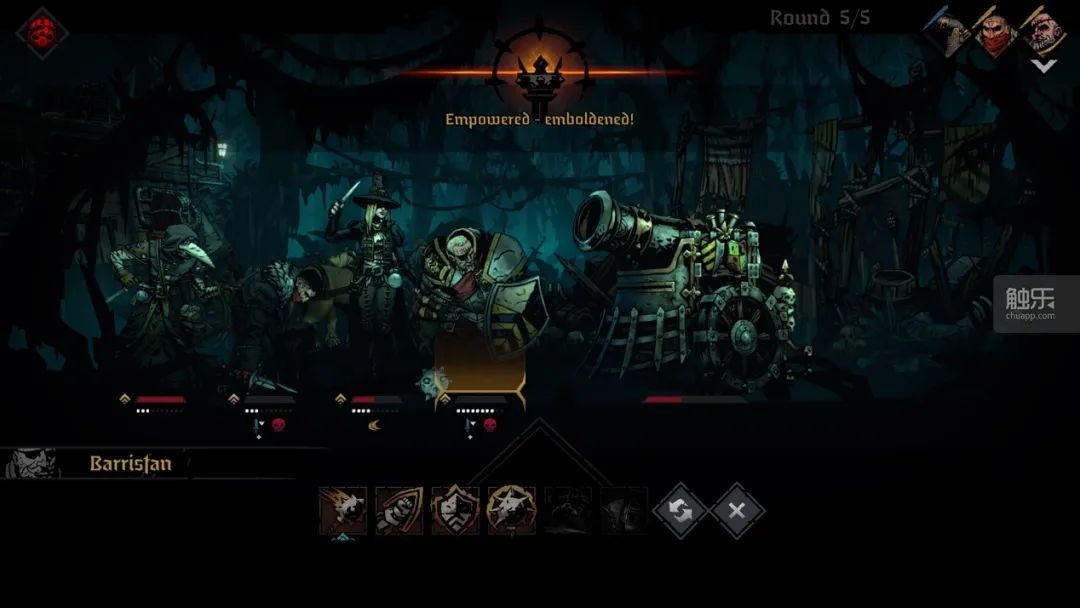Choose the gold-ringed spiked mace skill
This screenshot has height=608, width=1080.
(511, 511)
